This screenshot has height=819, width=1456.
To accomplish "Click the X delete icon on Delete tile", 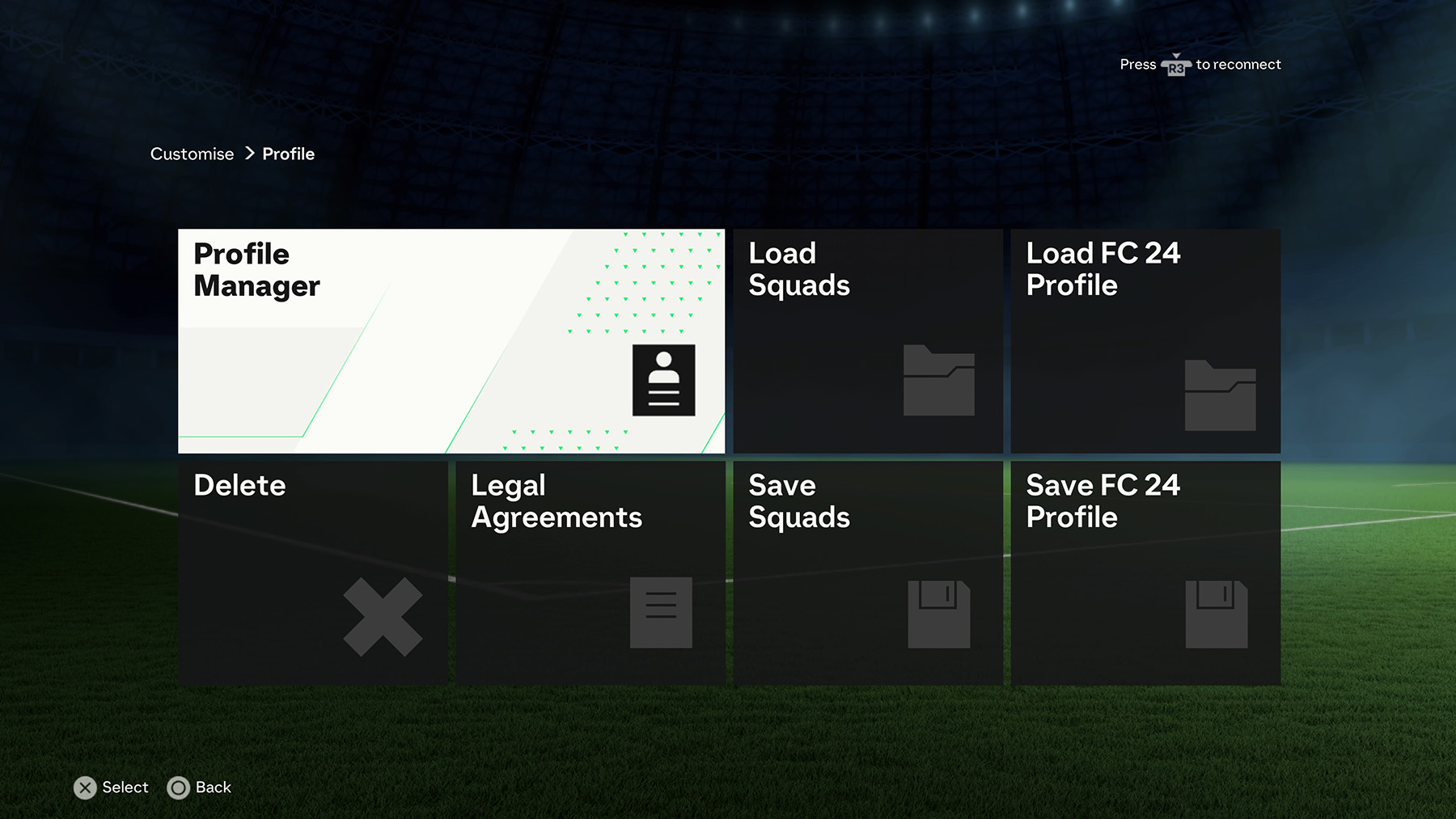I will (x=382, y=616).
